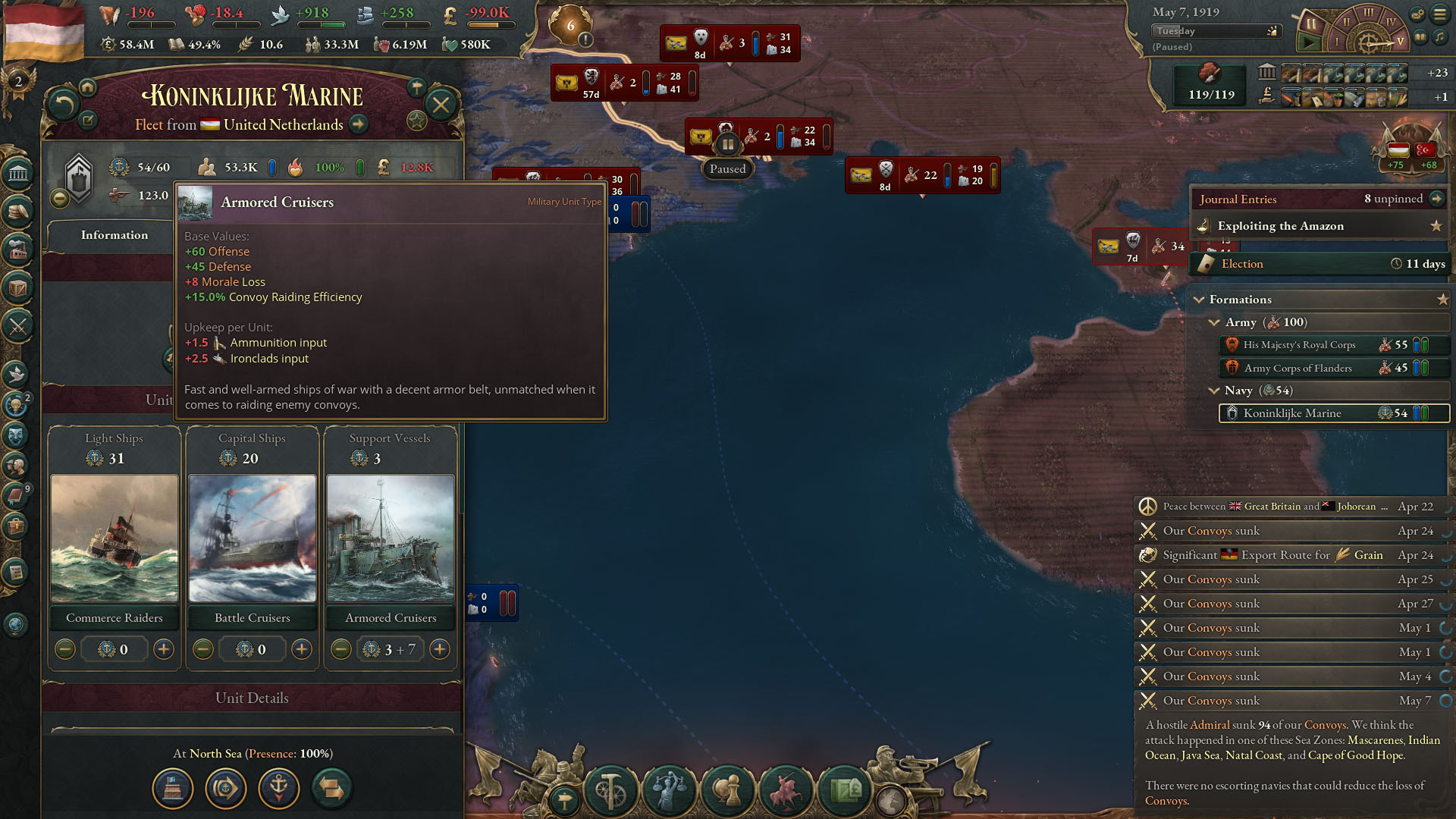Toggle the pause button at top right
Viewport: 1456px width, 819px height.
point(1310,24)
